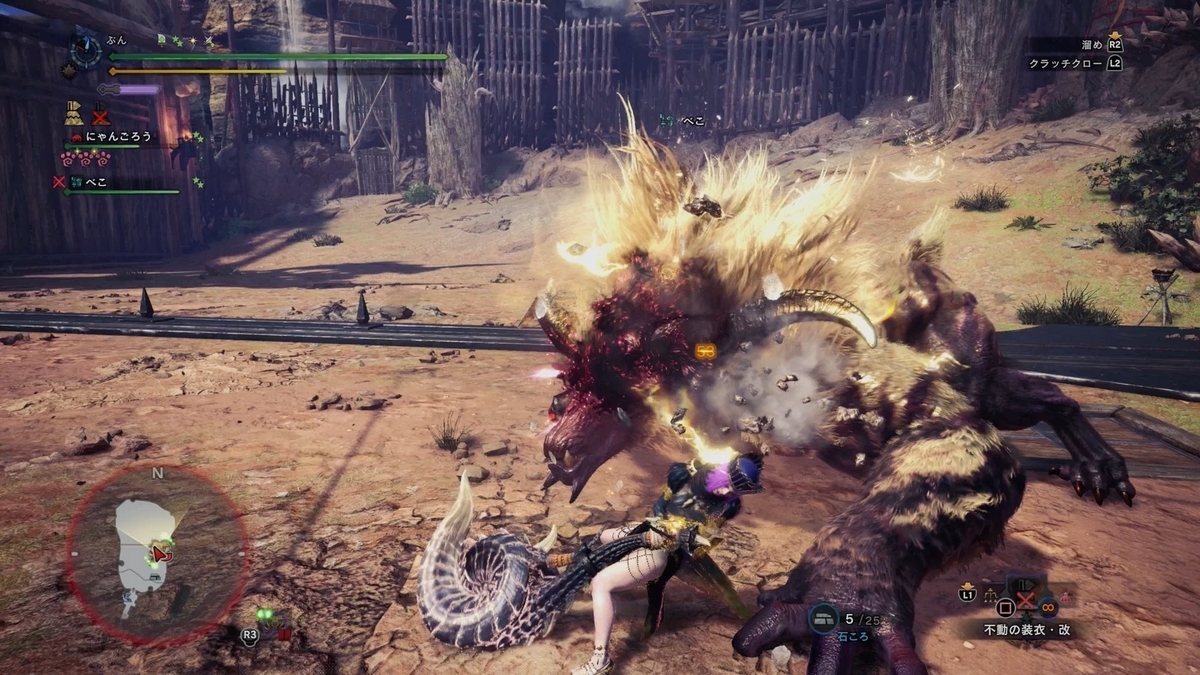Open the circular minimap
This screenshot has width=1200, height=675.
[x=155, y=553]
